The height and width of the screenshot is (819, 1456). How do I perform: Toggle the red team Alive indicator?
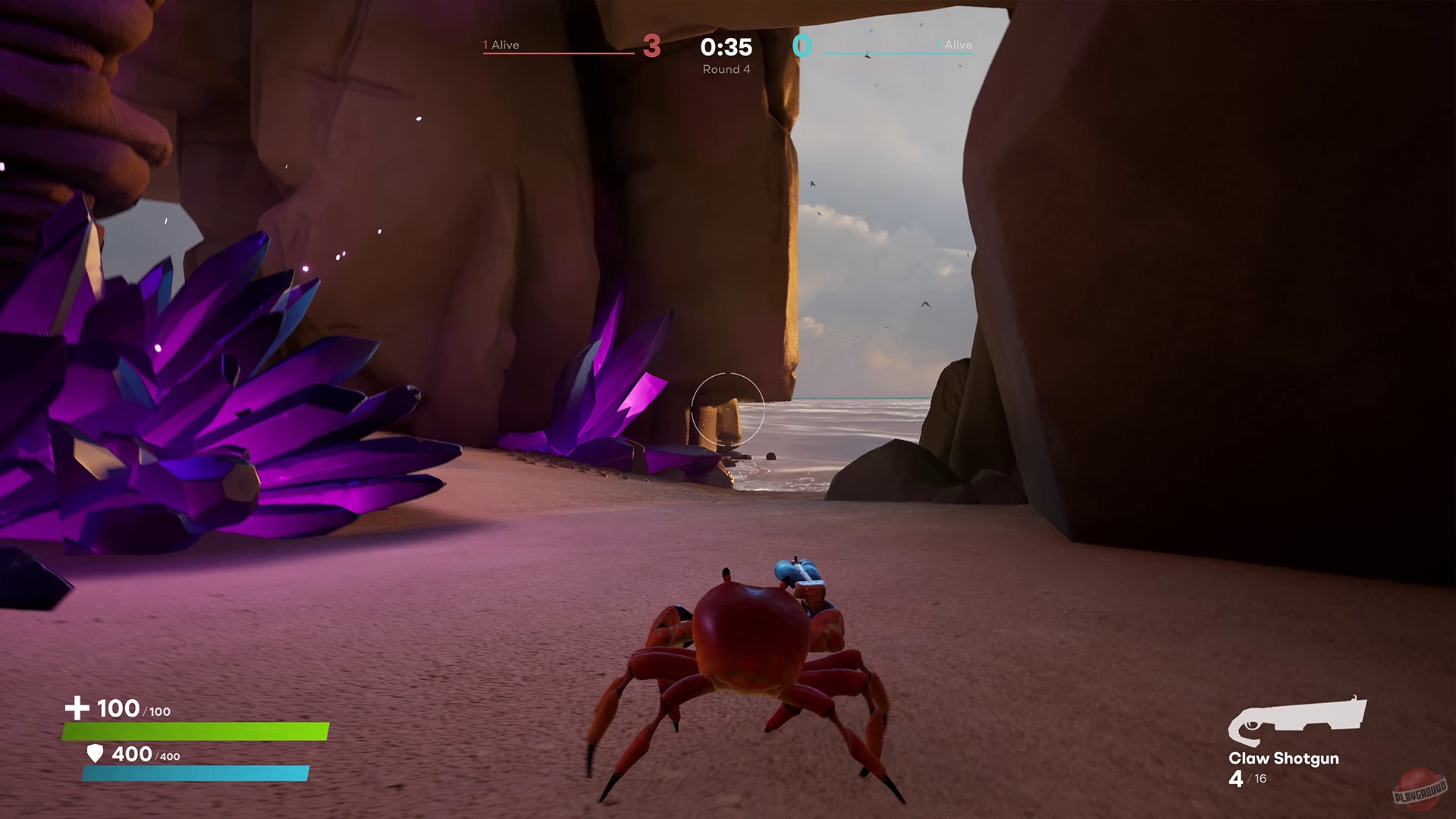pos(500,45)
